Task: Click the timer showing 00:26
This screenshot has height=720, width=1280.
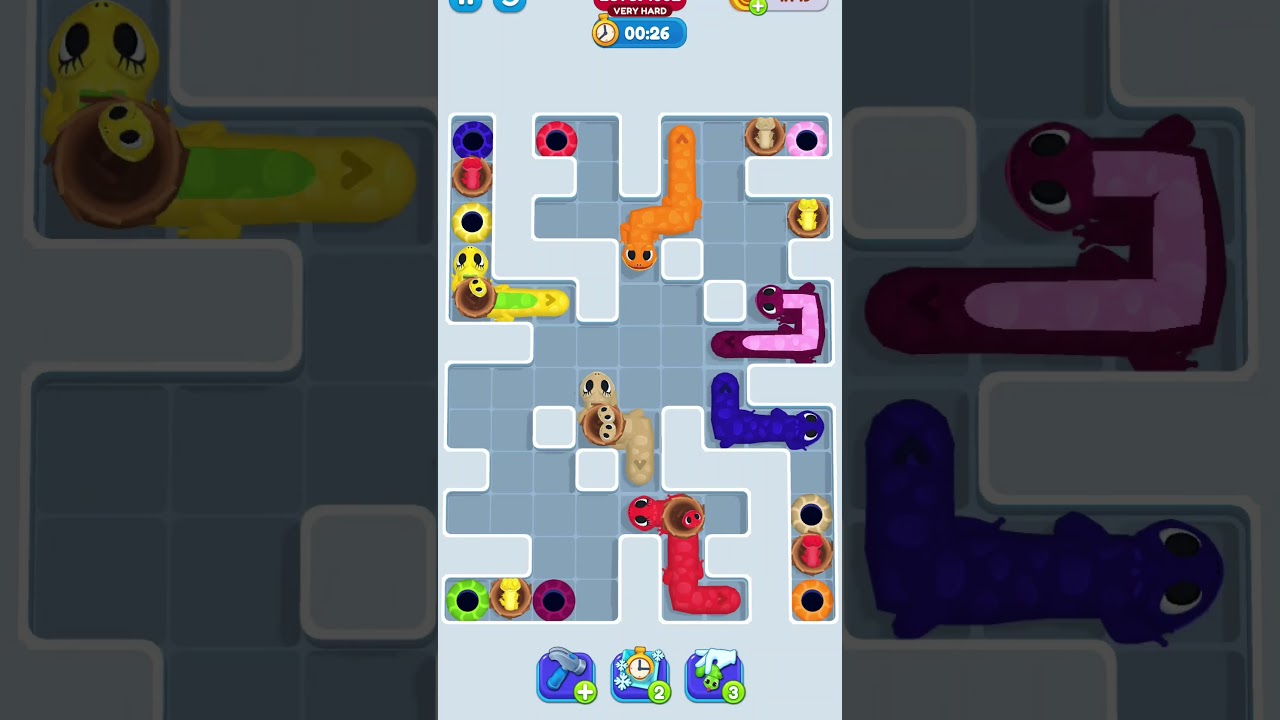Action: coord(648,32)
